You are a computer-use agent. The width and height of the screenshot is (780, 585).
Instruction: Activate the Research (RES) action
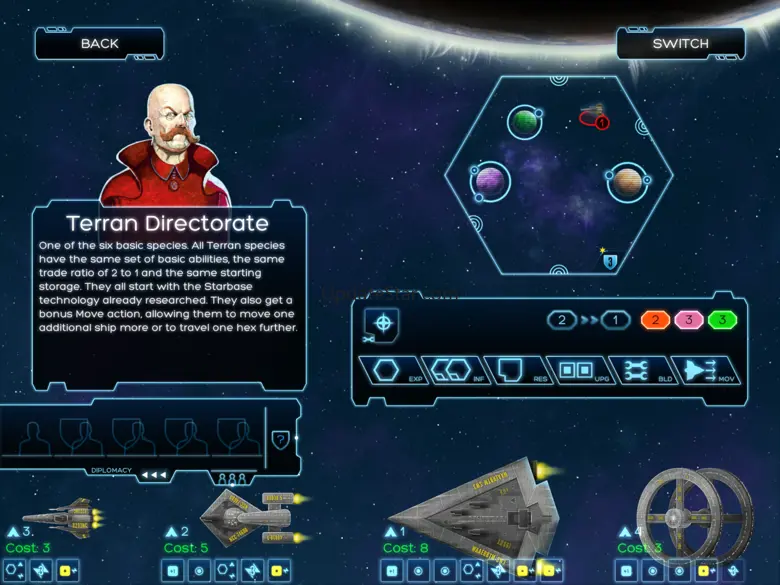pos(513,370)
